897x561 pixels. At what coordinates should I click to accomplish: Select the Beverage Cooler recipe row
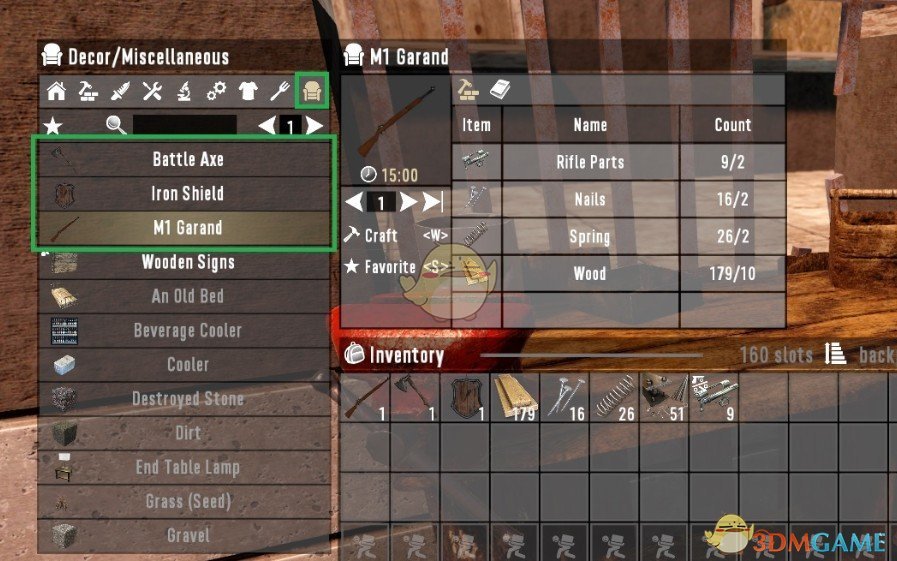click(x=187, y=330)
